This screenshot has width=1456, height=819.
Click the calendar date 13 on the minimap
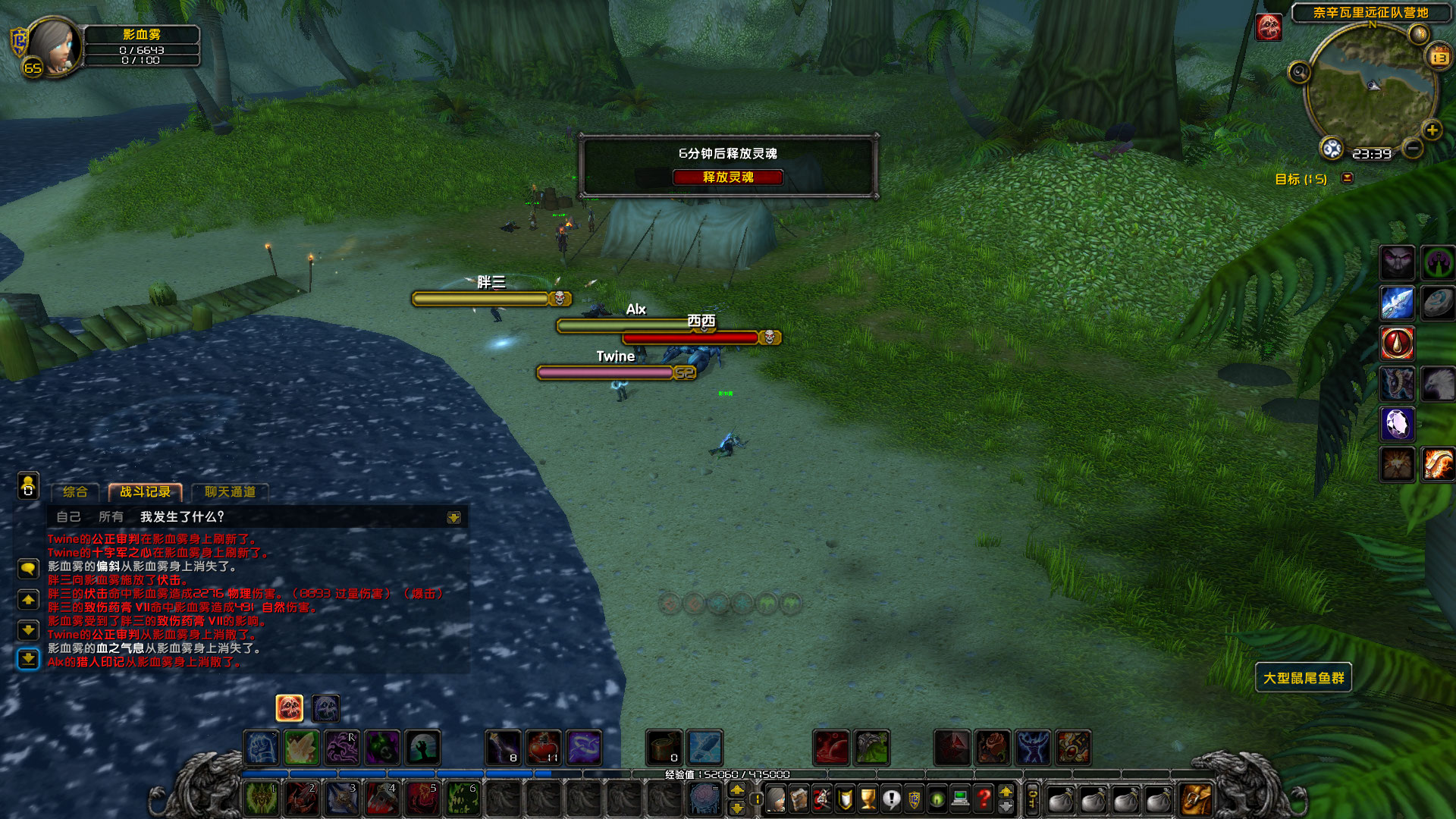click(1439, 58)
